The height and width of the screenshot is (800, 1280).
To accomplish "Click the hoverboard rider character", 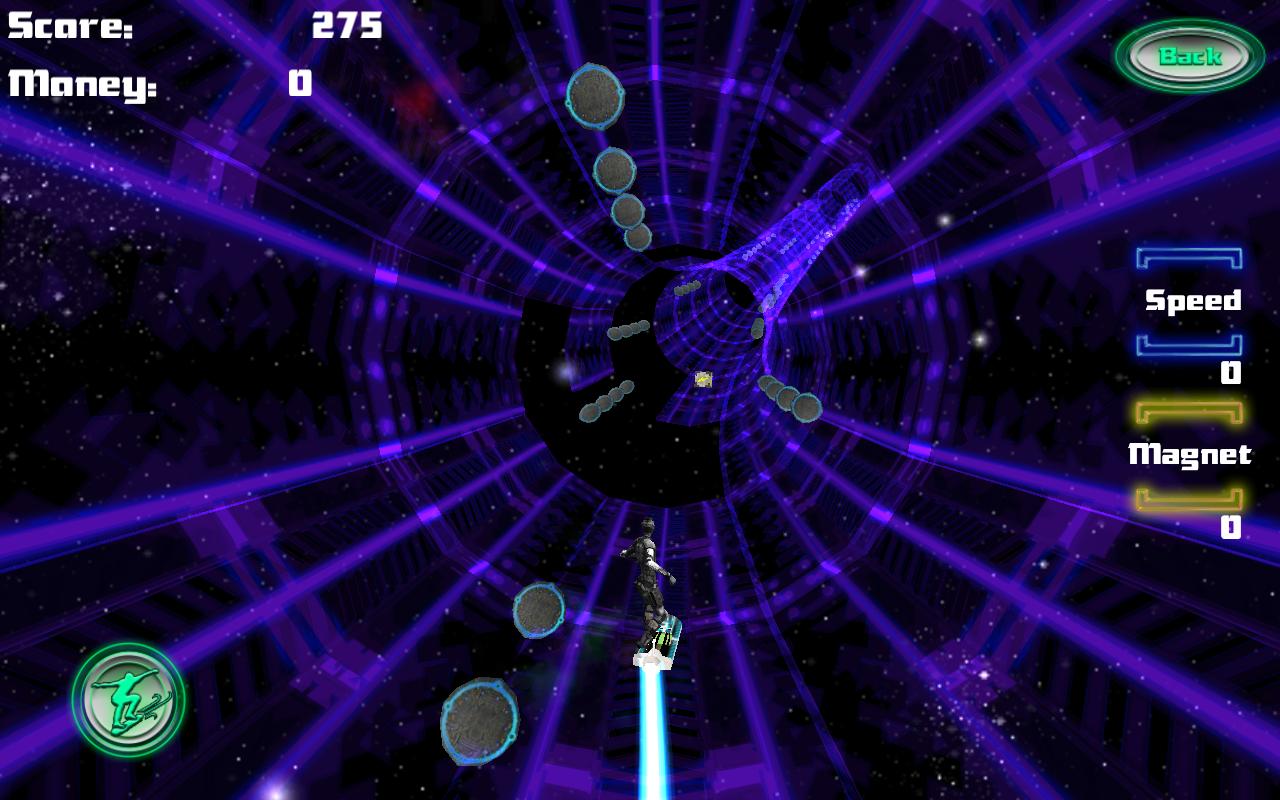I will click(650, 580).
